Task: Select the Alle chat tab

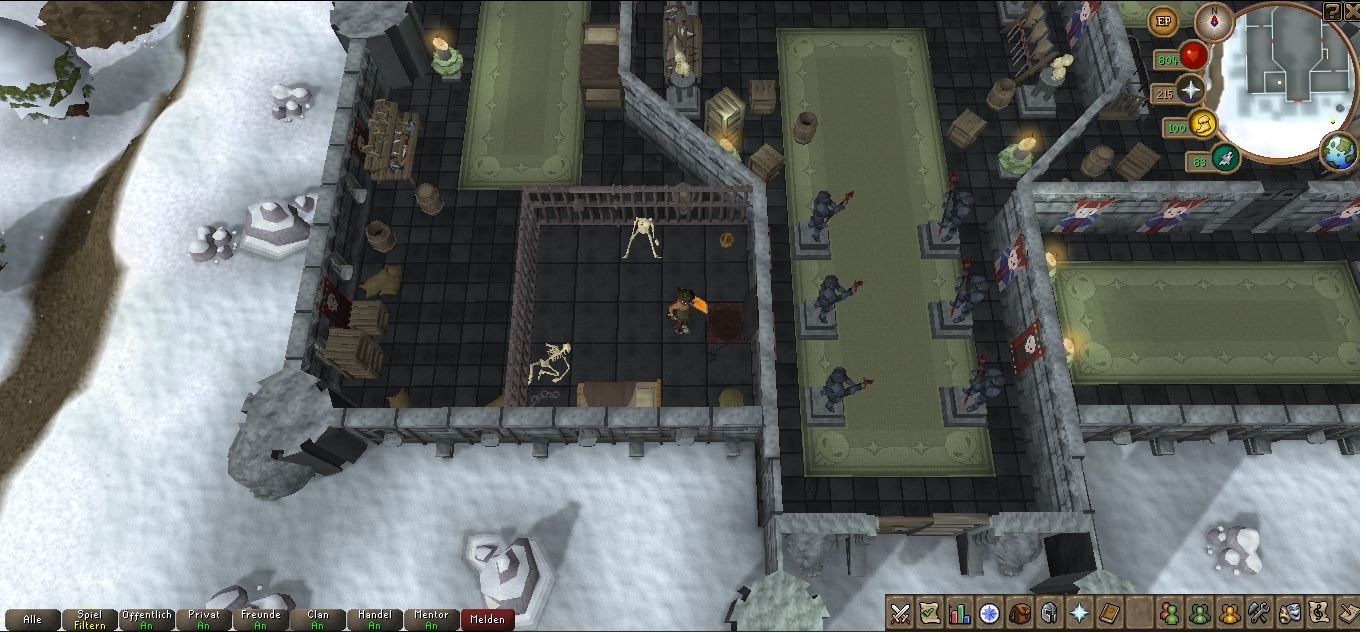Action: click(x=32, y=620)
